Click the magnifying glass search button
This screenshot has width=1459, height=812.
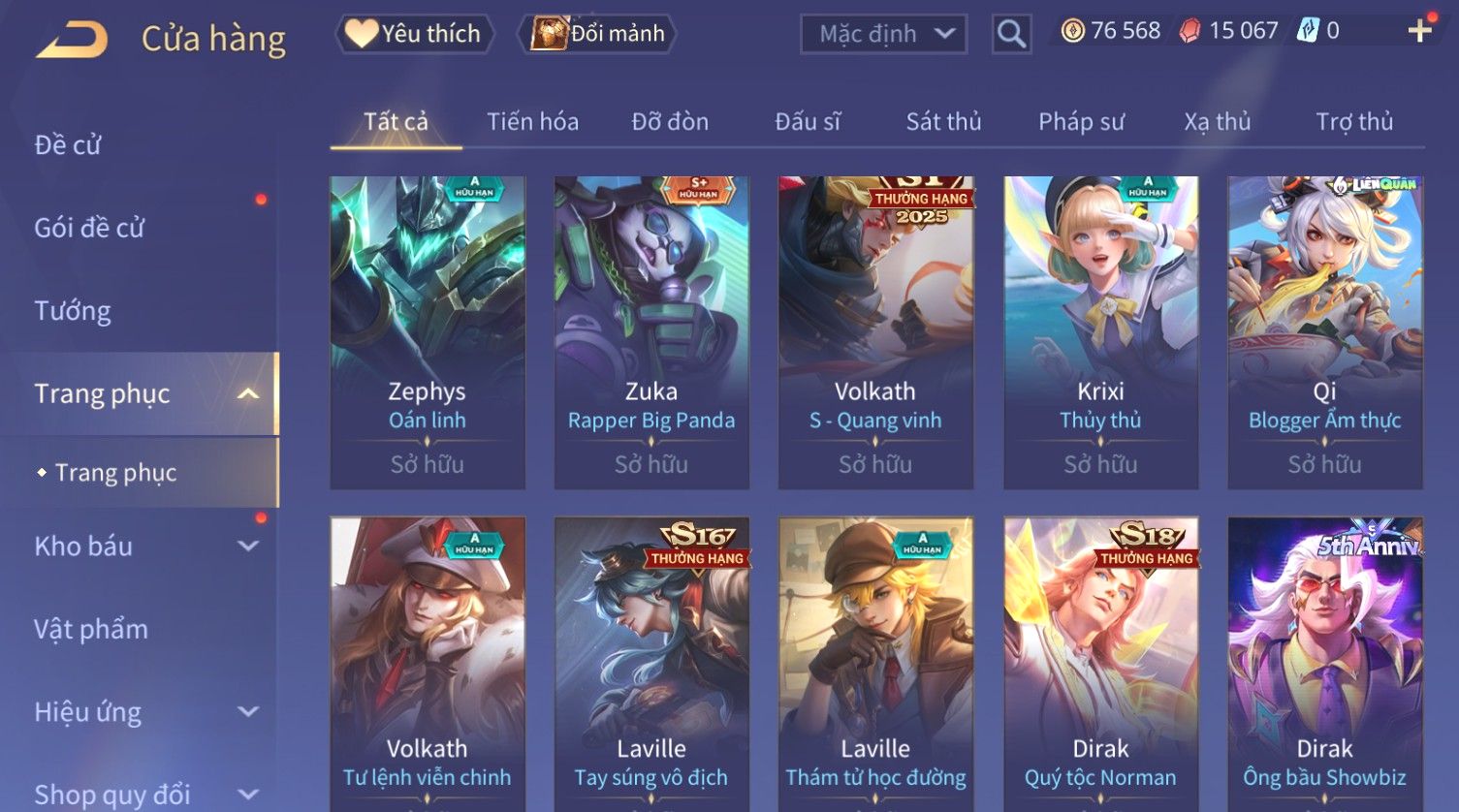pyautogui.click(x=1011, y=34)
